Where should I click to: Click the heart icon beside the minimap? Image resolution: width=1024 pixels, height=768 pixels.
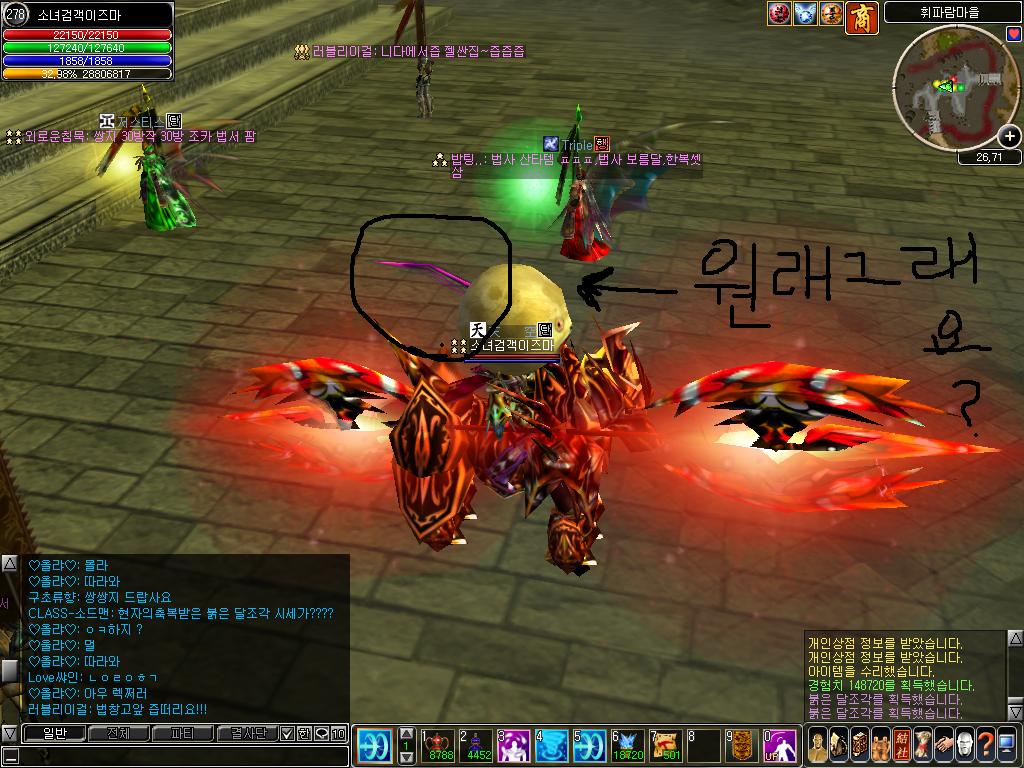(x=1014, y=34)
